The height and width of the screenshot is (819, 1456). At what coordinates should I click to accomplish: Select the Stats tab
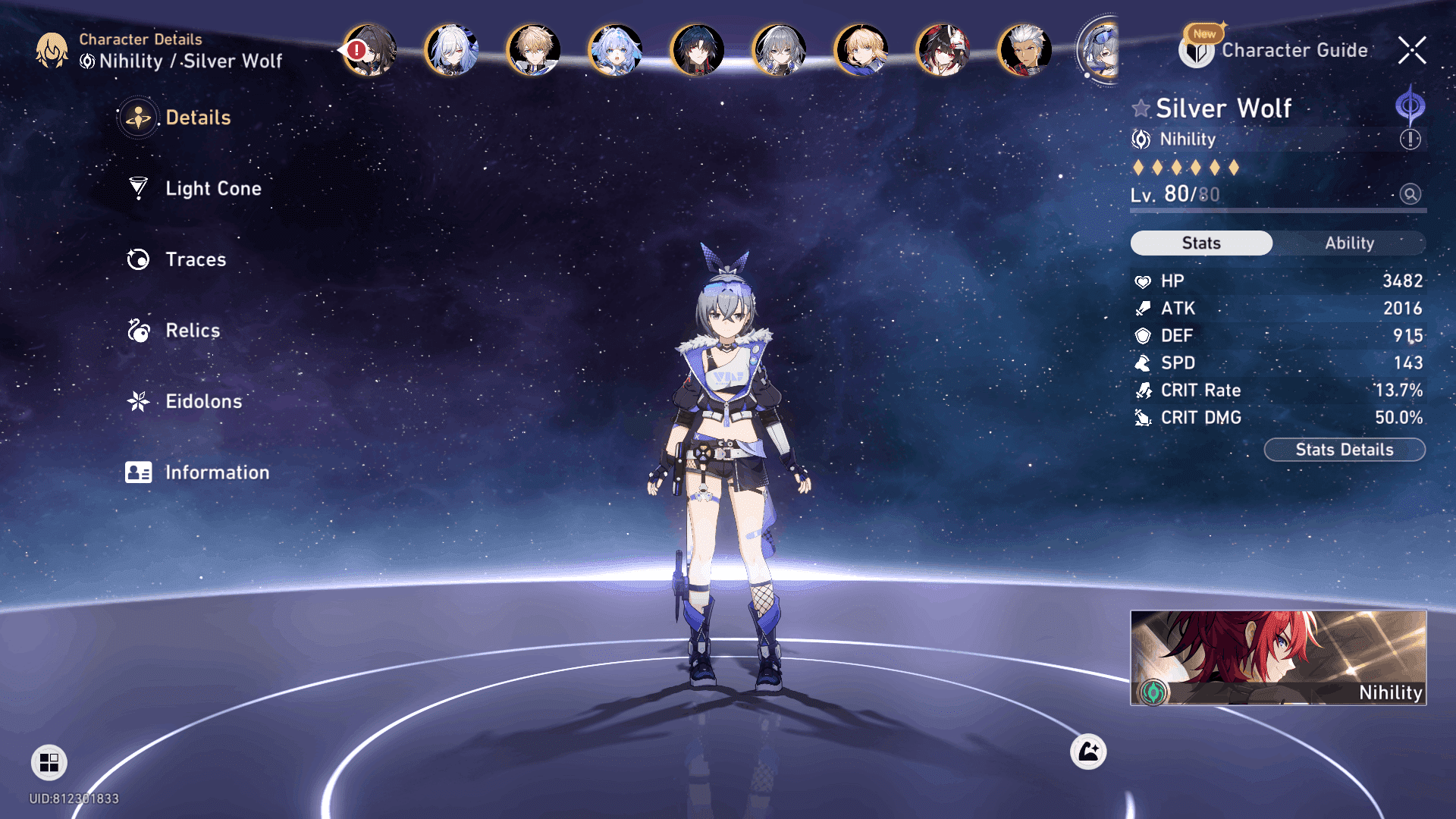tap(1201, 243)
